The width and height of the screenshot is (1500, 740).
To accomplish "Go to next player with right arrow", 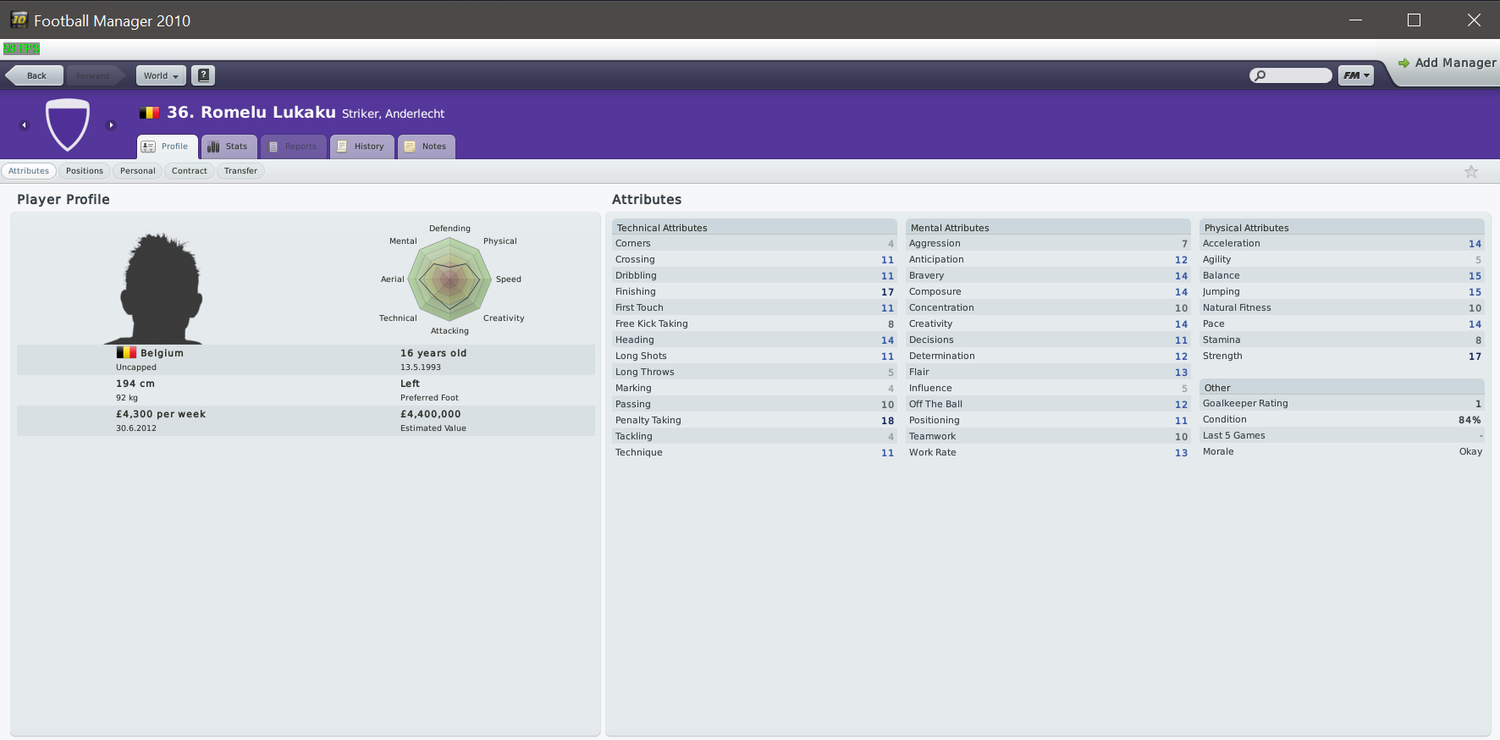I will click(111, 125).
